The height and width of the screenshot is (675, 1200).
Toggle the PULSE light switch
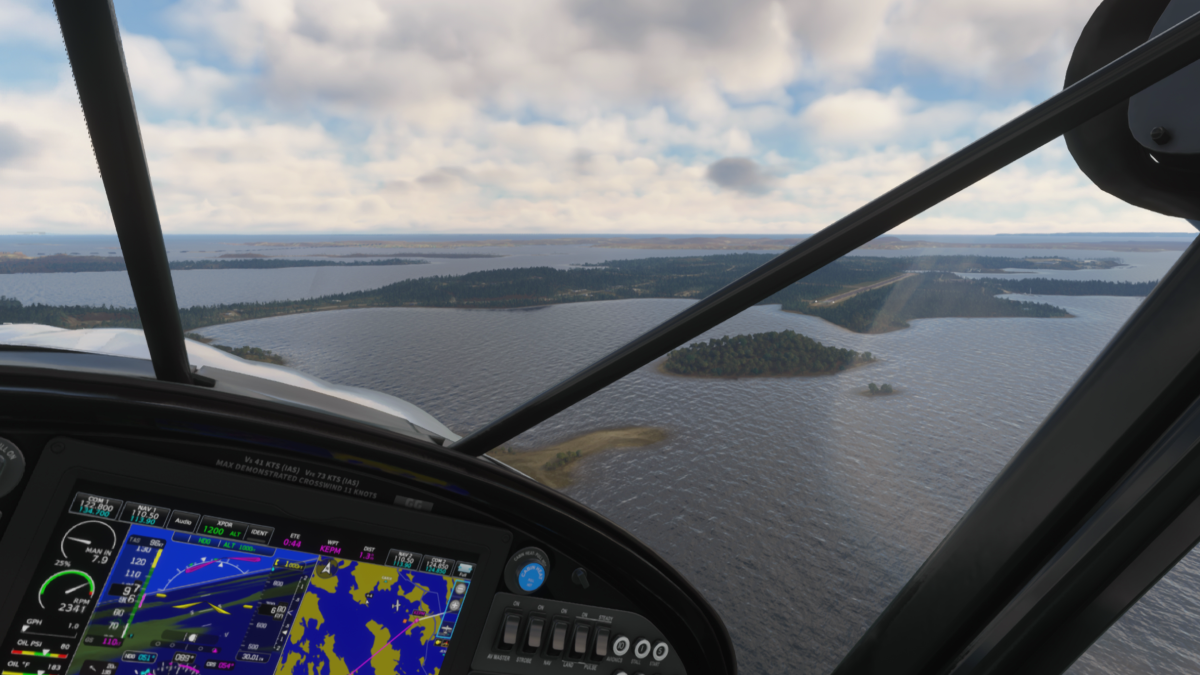tap(602, 642)
